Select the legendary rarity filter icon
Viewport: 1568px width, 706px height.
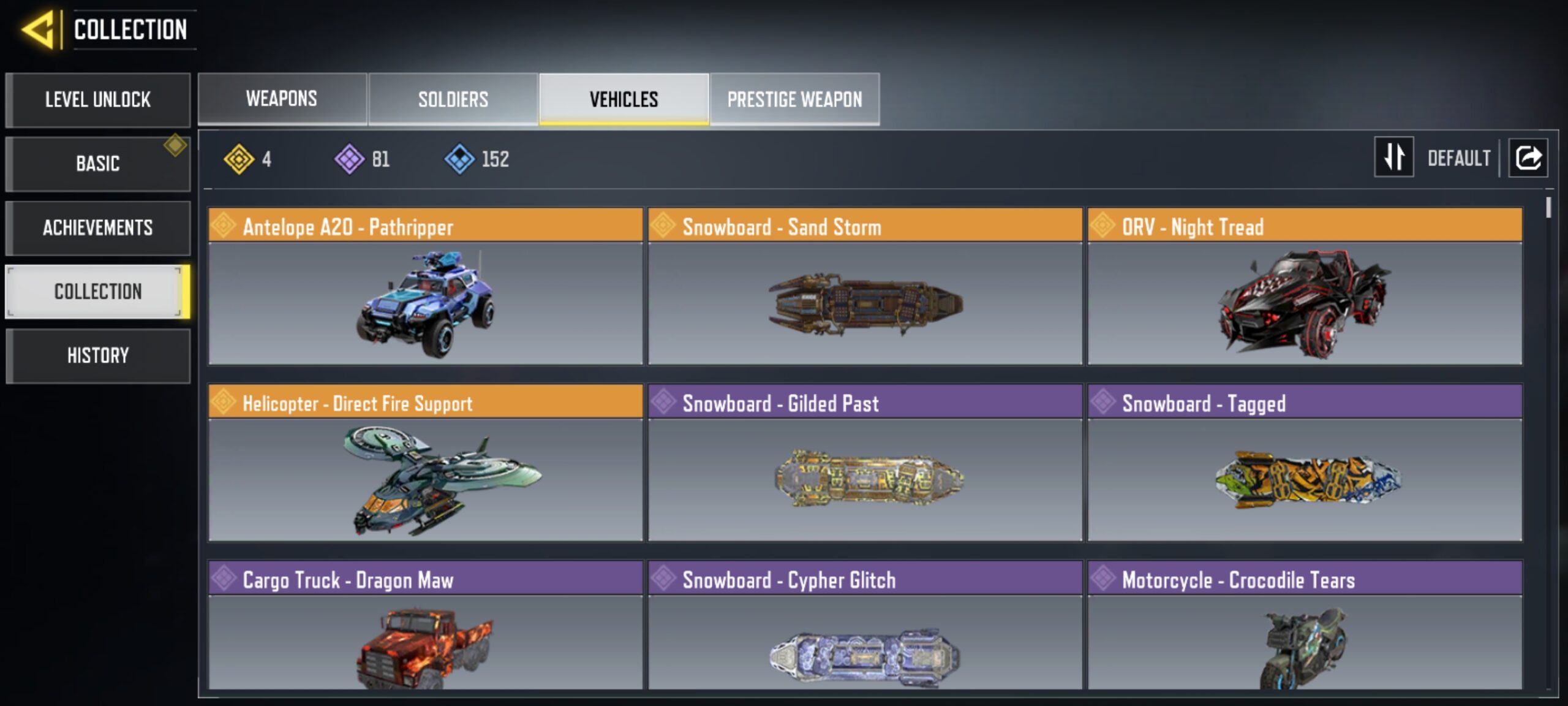(x=241, y=159)
